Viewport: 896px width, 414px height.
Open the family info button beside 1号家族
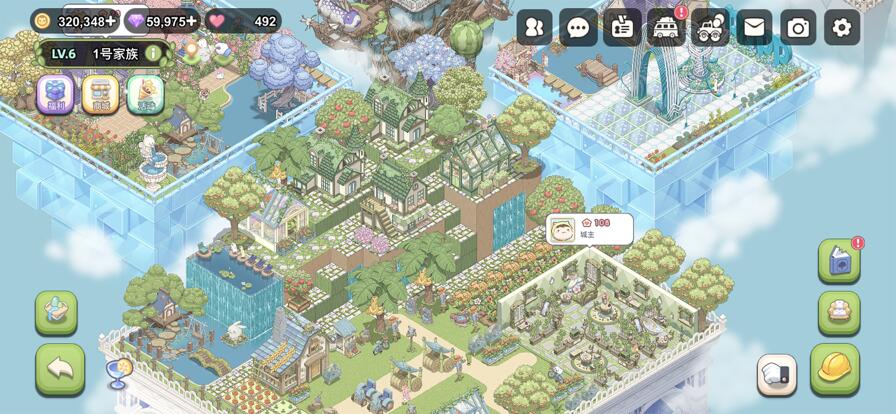(153, 53)
